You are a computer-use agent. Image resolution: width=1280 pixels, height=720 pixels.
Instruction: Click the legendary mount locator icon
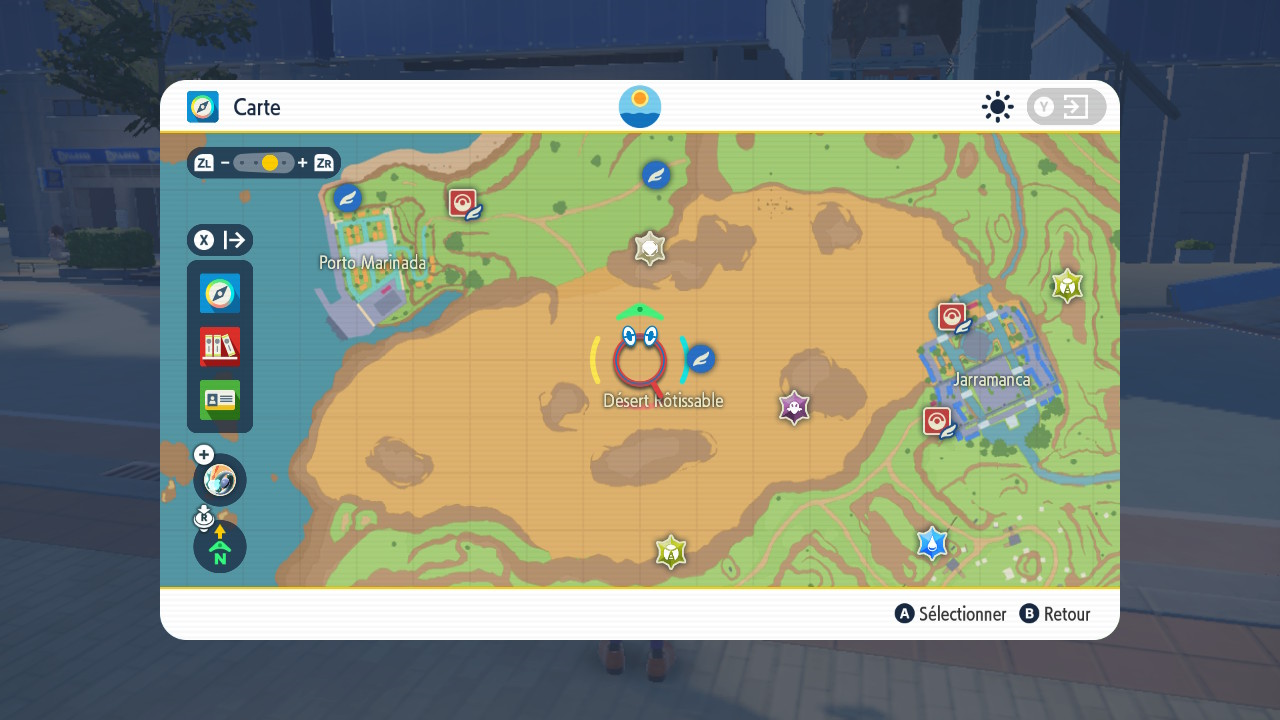click(x=220, y=480)
